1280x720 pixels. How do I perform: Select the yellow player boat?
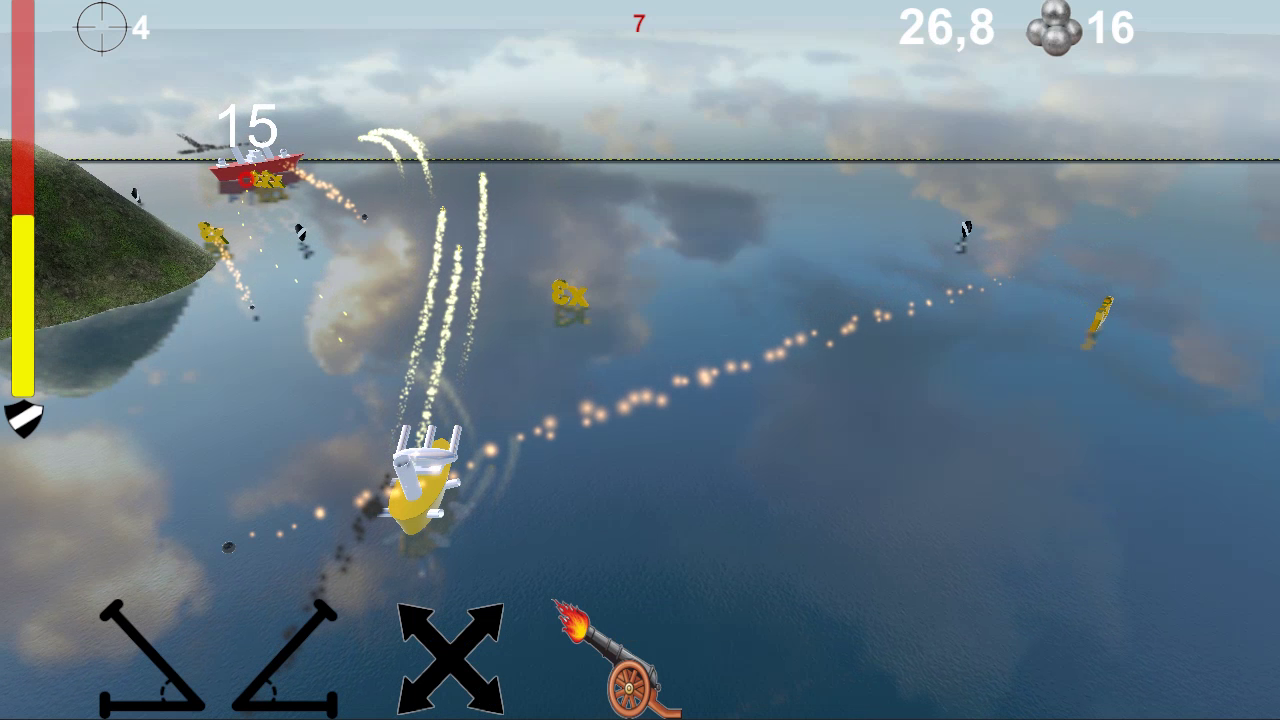(420, 490)
